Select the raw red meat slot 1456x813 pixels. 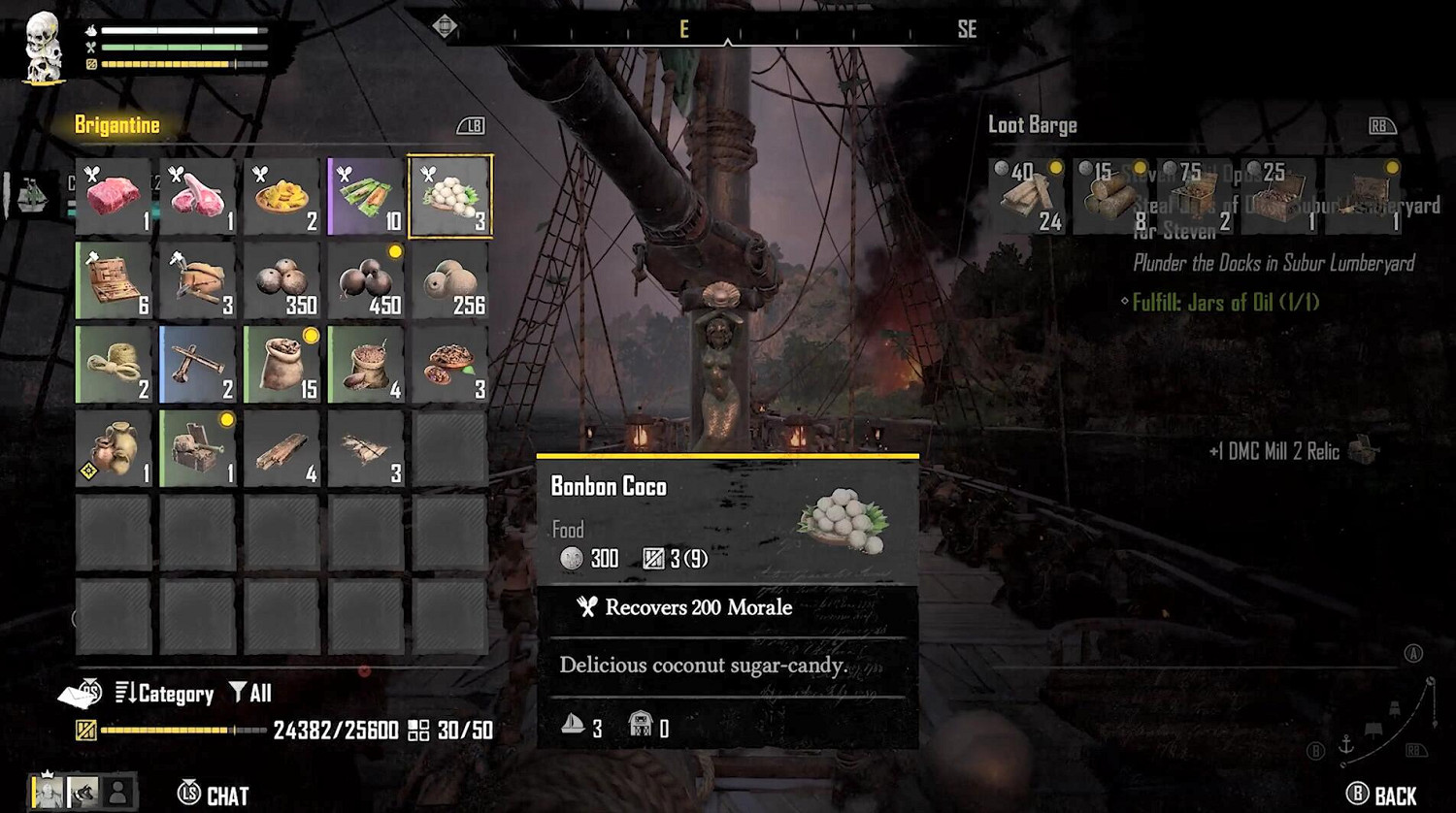click(114, 197)
